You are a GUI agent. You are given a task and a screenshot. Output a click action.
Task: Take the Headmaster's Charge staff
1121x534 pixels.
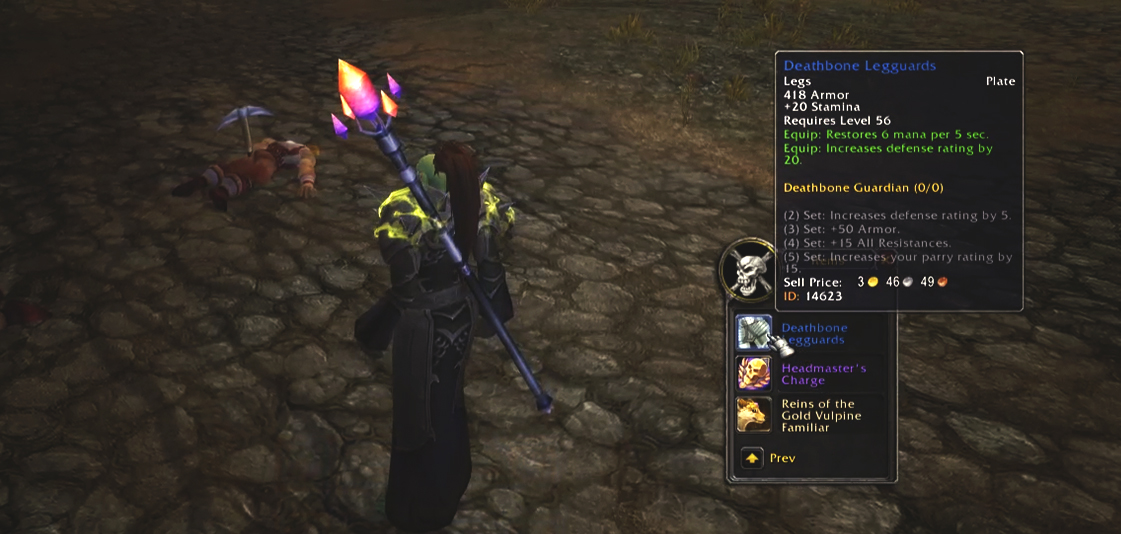[x=754, y=374]
